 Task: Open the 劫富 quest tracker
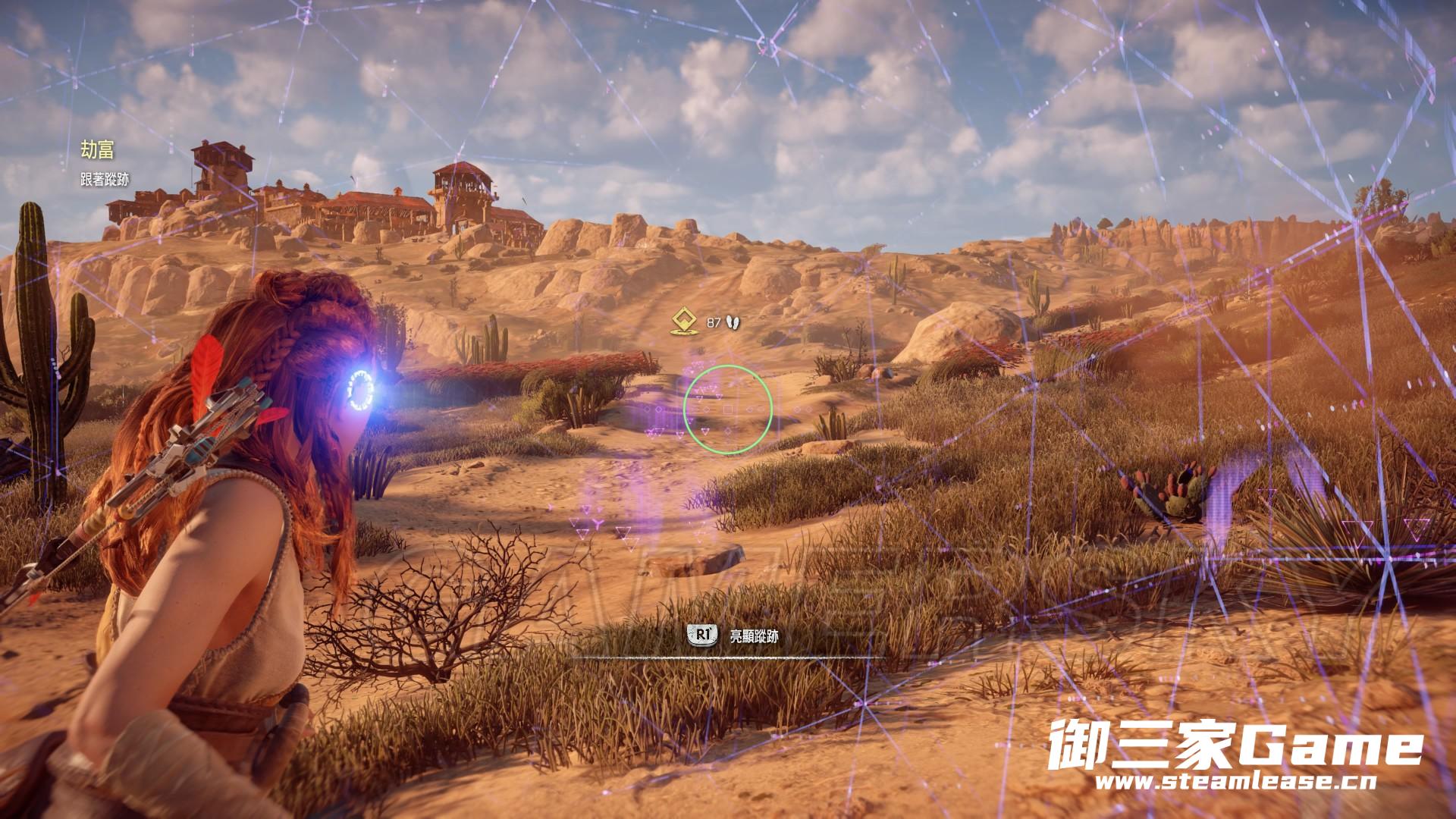tap(98, 150)
